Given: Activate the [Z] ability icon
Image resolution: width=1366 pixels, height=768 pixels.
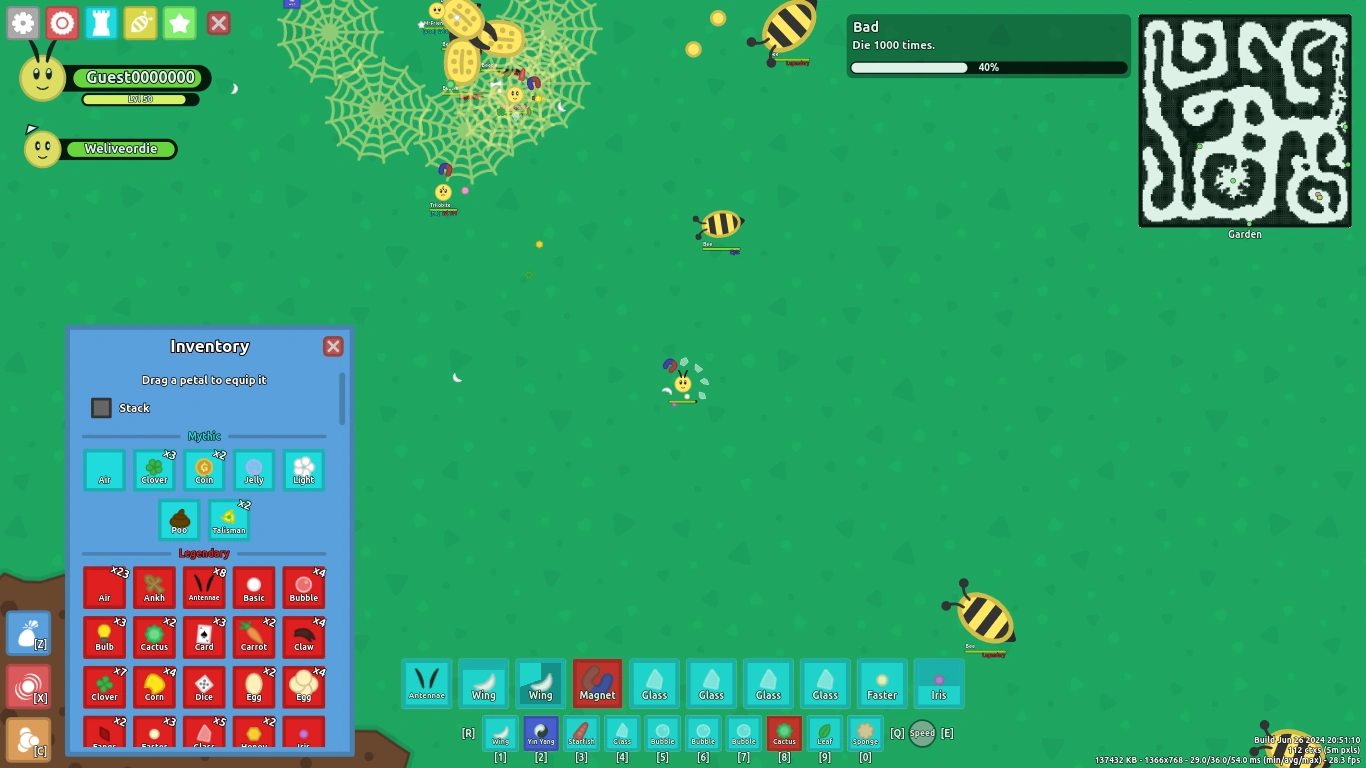Looking at the screenshot, I should point(28,633).
